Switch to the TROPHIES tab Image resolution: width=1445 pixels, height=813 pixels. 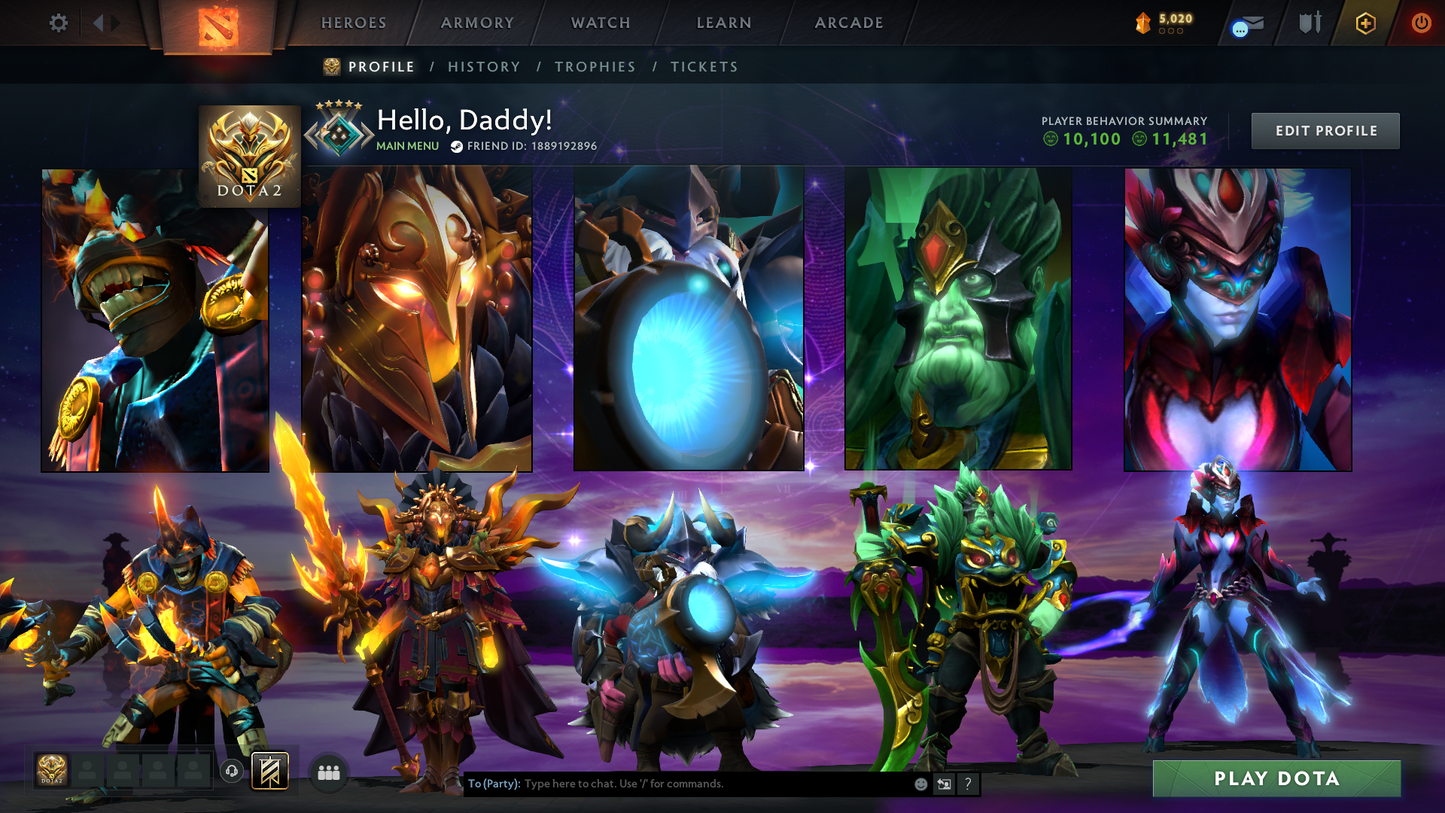click(595, 66)
